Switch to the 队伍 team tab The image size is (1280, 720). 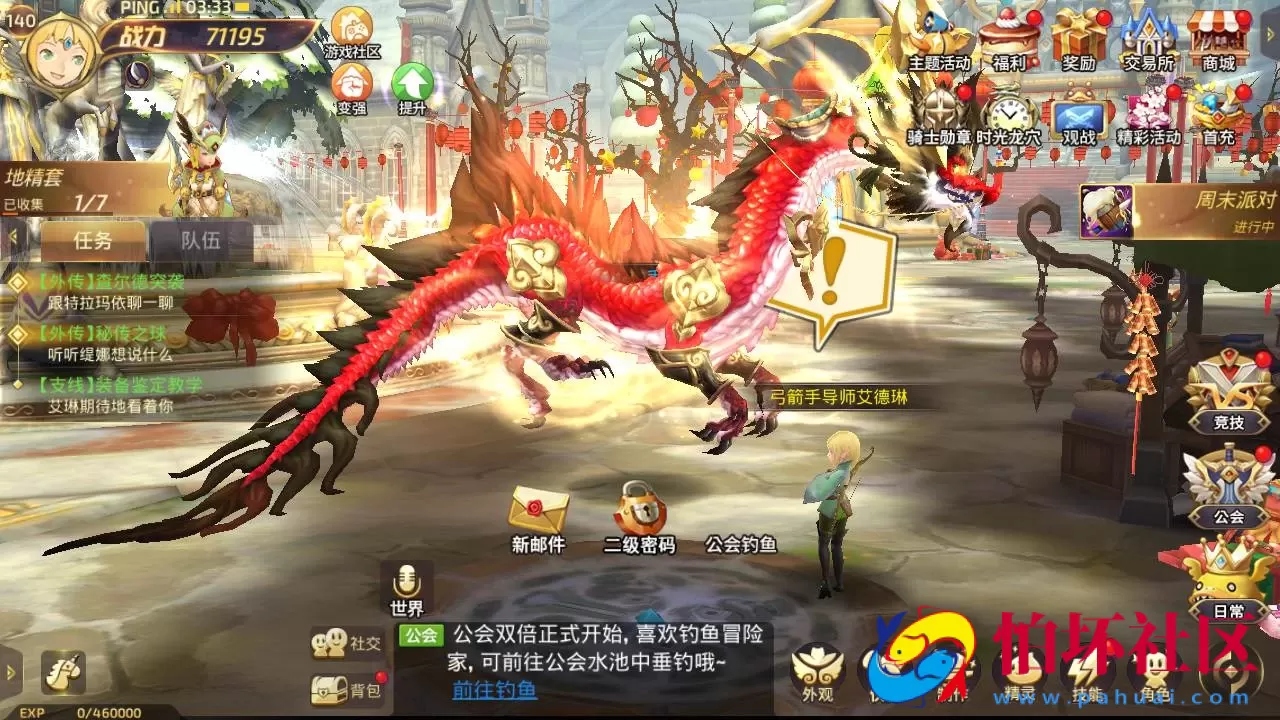200,240
